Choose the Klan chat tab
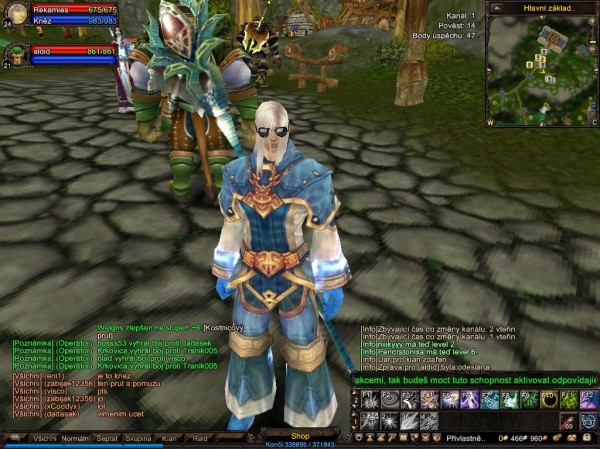The width and height of the screenshot is (600, 449). [x=170, y=438]
